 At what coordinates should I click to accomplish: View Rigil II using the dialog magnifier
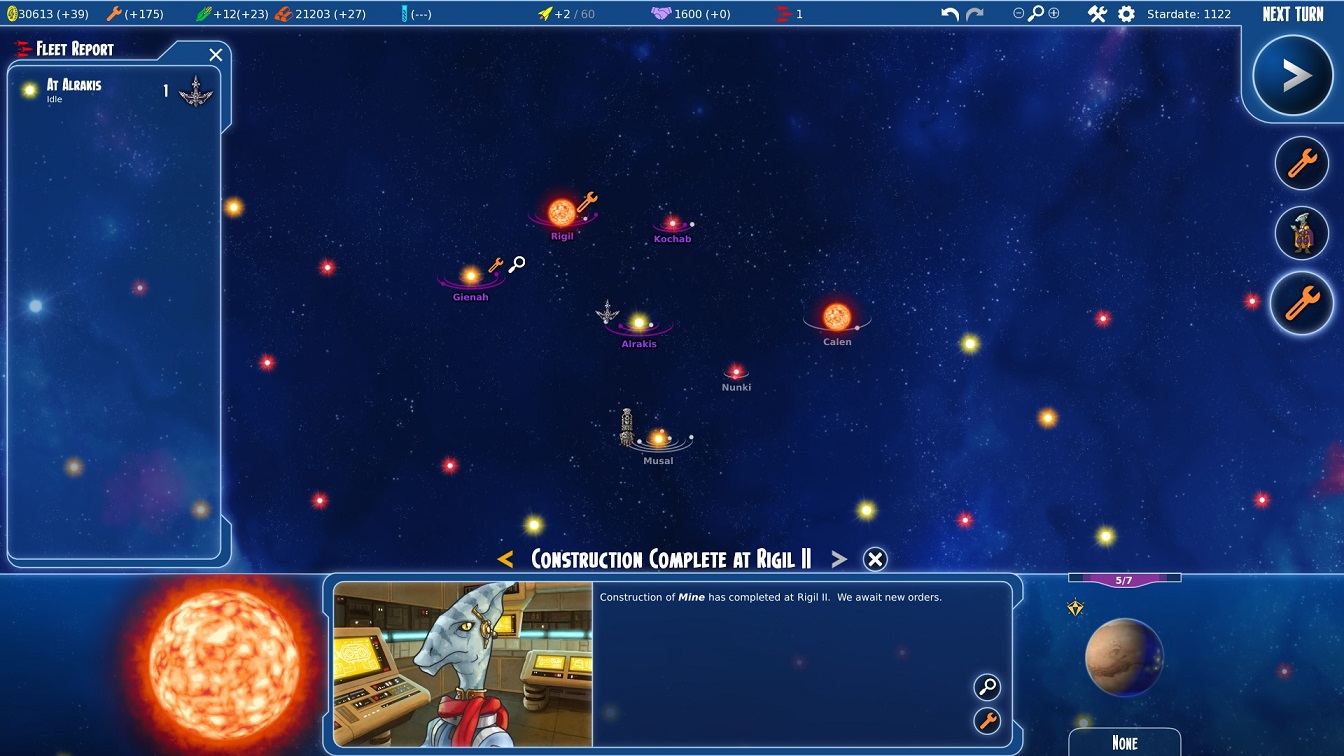point(987,687)
